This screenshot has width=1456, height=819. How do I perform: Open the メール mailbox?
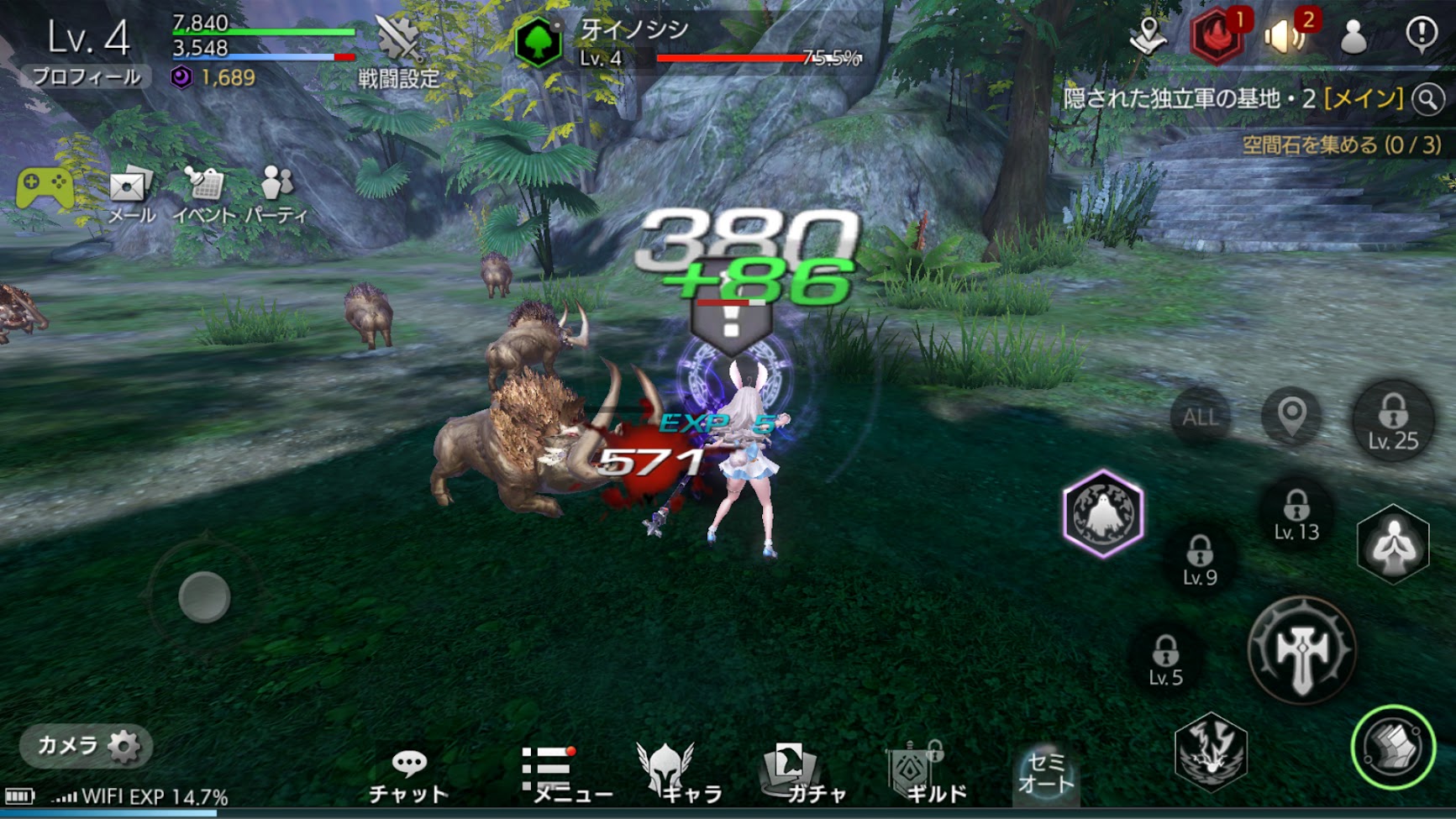(x=130, y=194)
